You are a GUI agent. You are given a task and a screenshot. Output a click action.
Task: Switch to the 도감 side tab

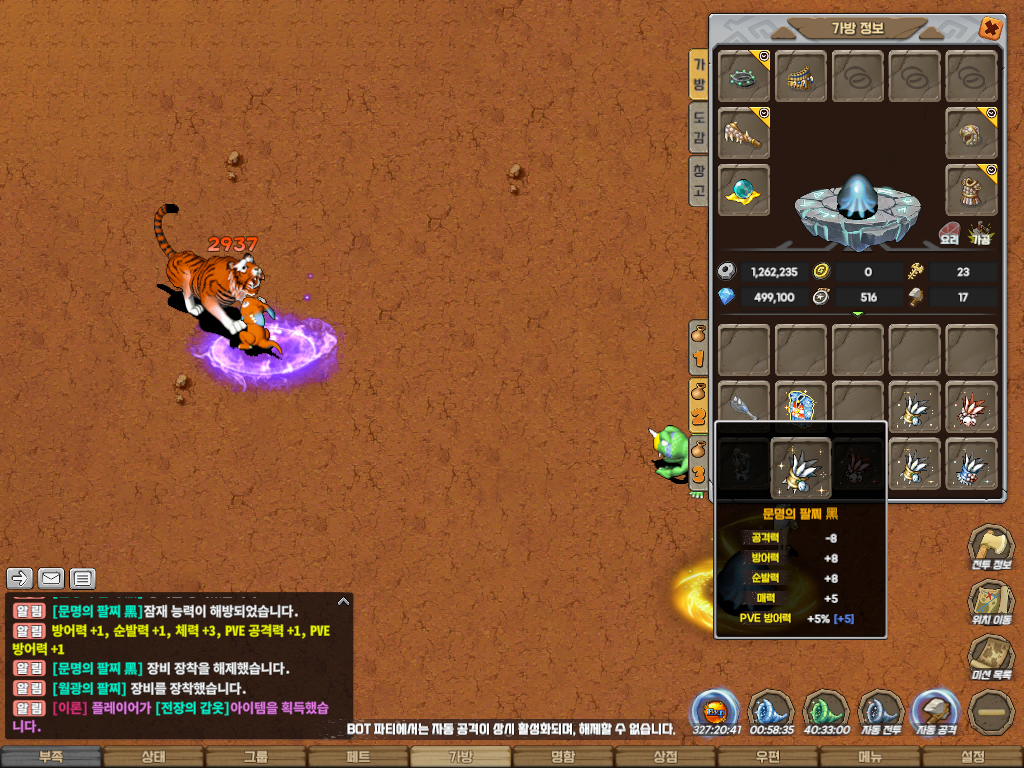700,128
